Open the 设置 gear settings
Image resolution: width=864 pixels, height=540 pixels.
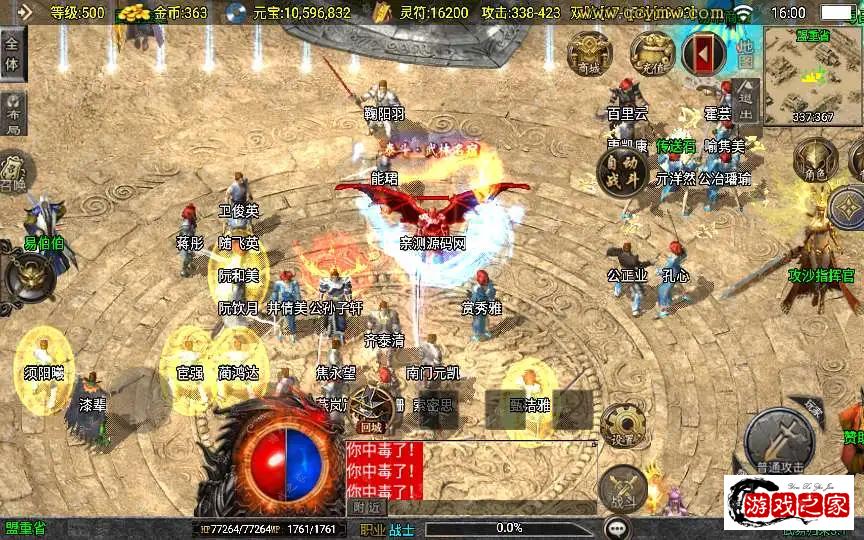[622, 425]
